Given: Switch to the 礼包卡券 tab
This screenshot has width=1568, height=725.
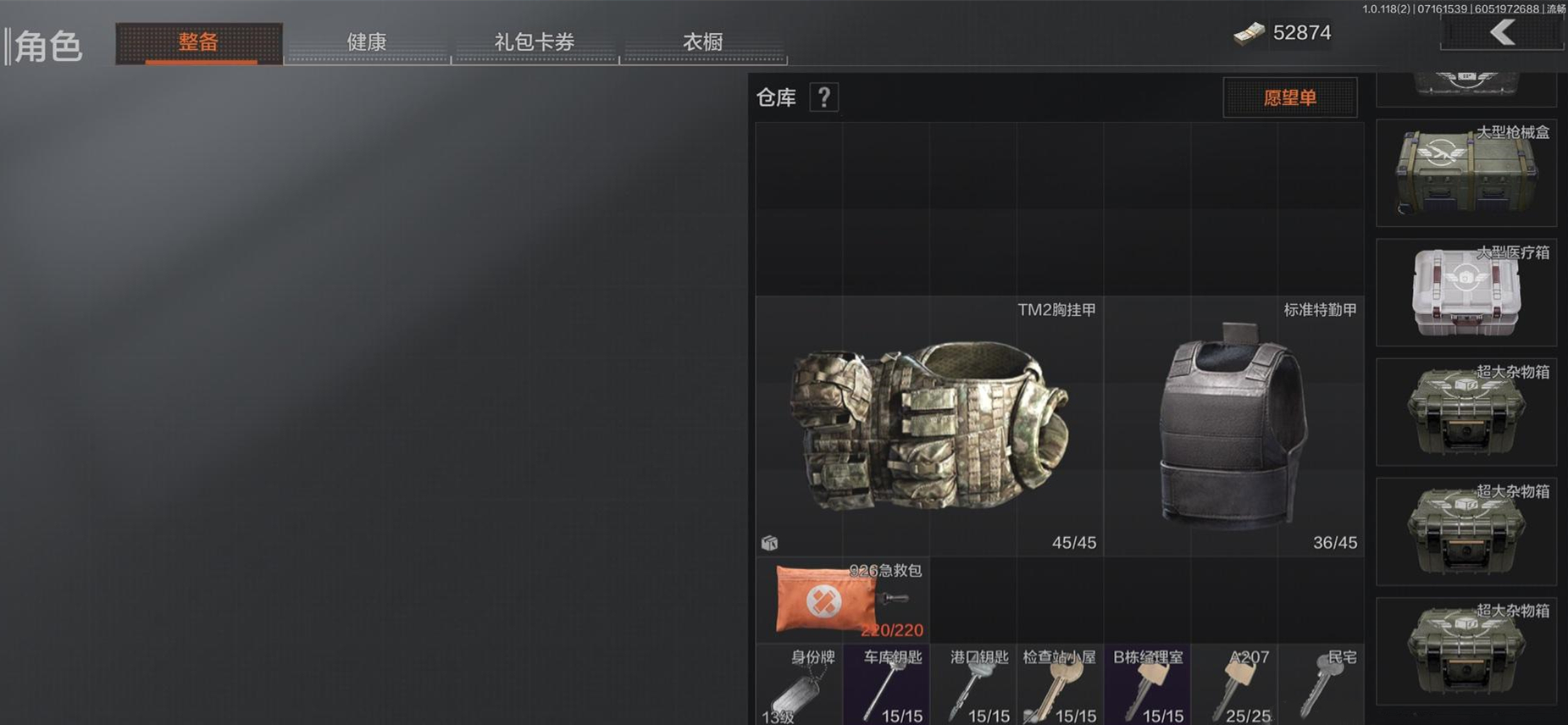Looking at the screenshot, I should 535,42.
